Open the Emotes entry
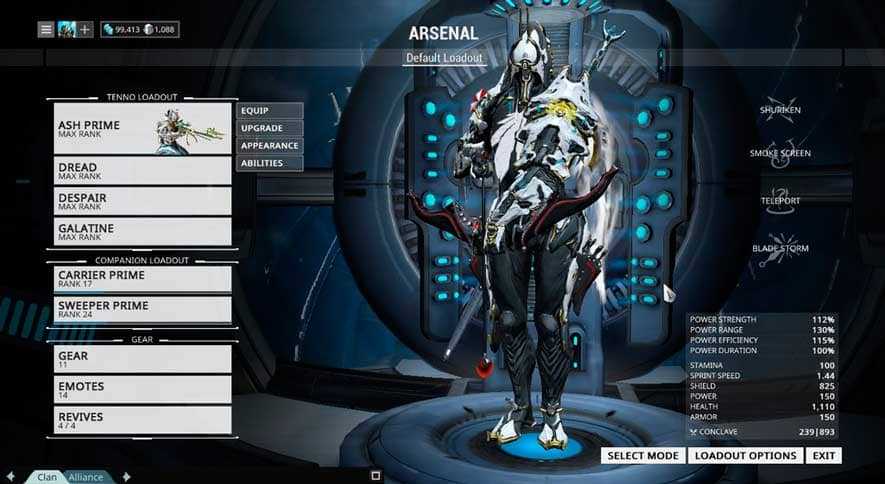This screenshot has height=484, width=885. (142, 389)
